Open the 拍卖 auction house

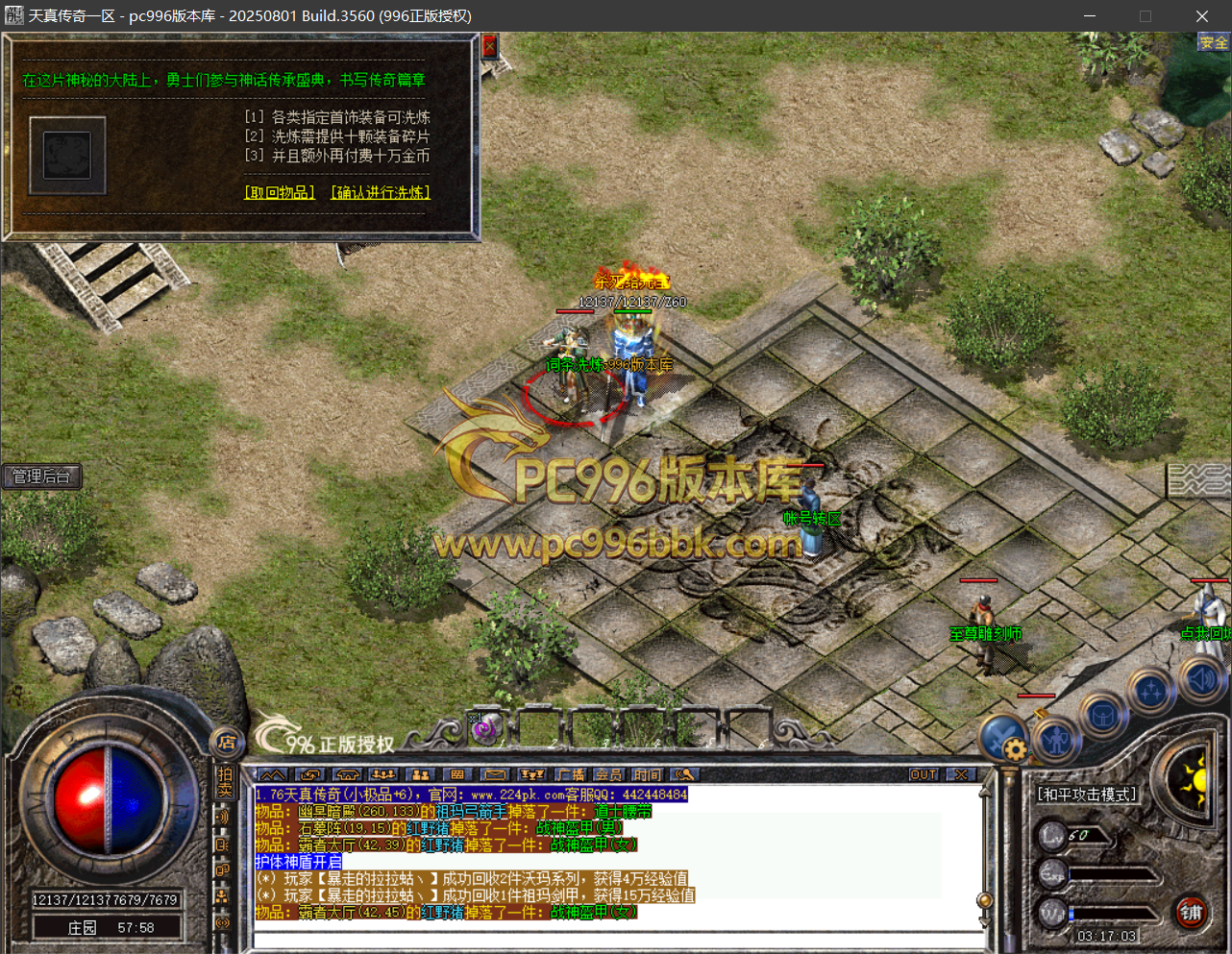[225, 782]
